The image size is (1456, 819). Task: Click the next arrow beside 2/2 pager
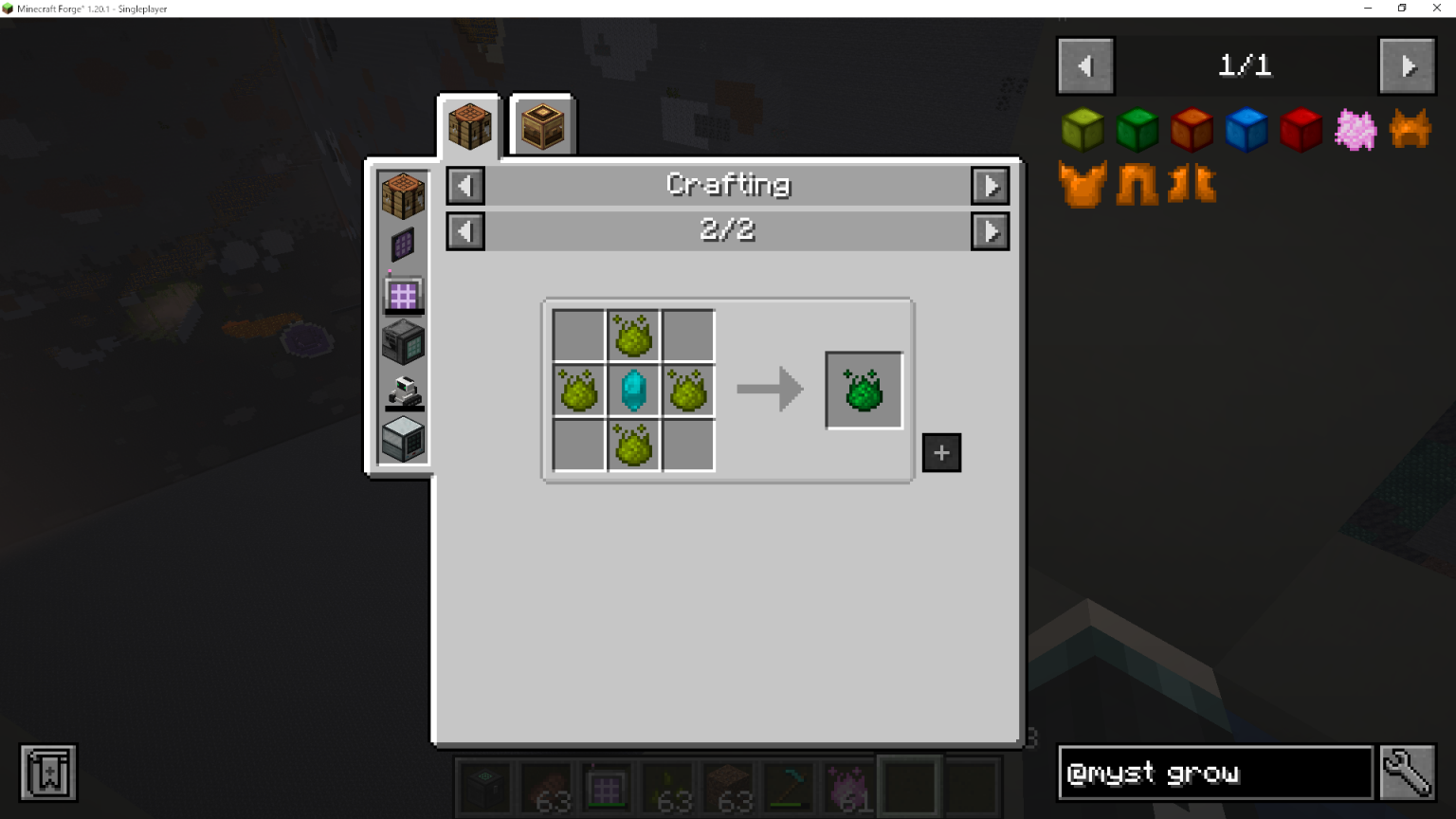point(991,230)
